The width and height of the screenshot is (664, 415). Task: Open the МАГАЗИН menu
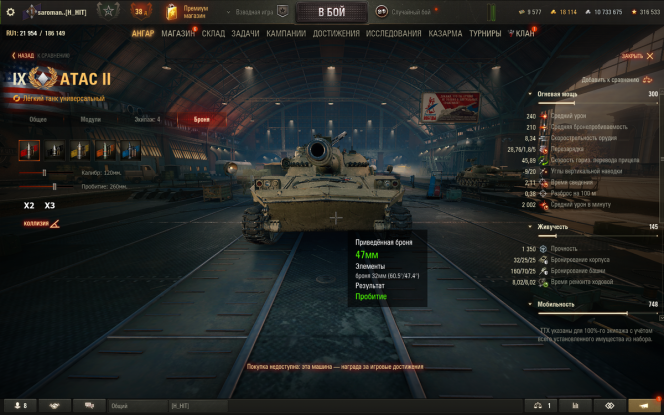click(178, 33)
